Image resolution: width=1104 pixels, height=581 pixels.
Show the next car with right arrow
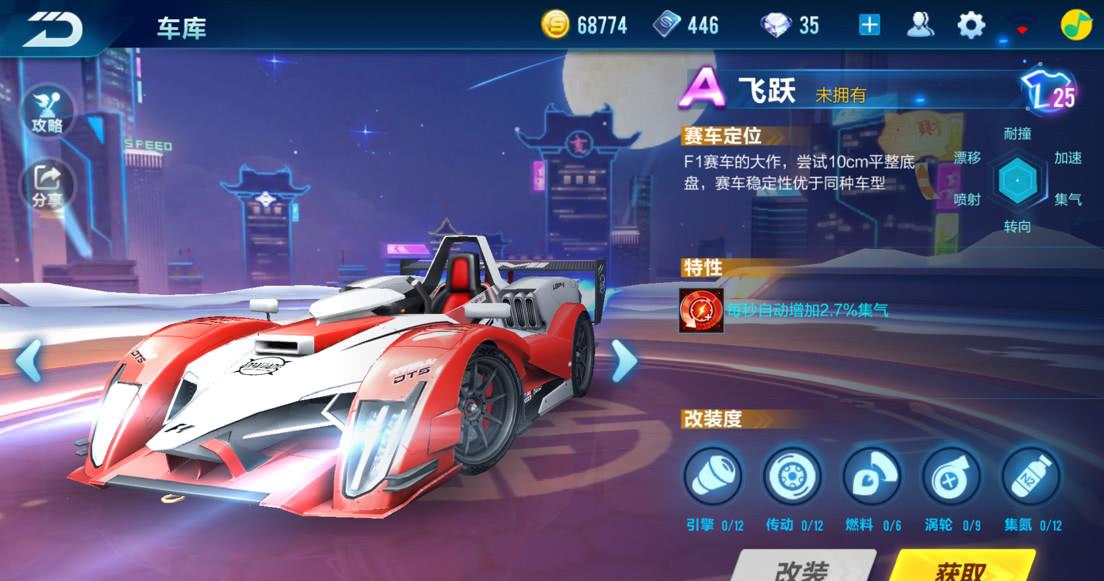pyautogui.click(x=623, y=360)
